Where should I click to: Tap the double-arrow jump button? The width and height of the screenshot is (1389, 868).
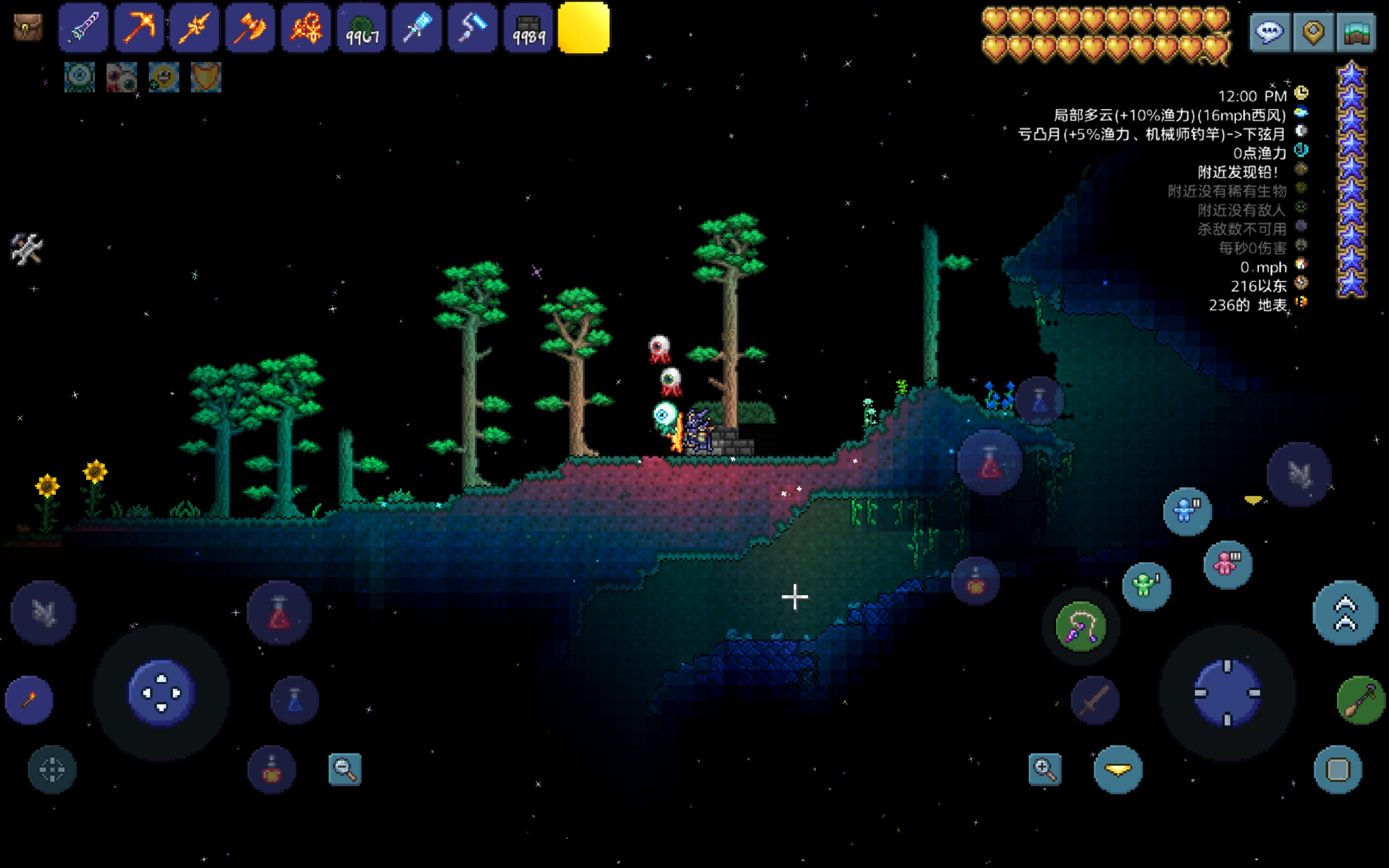pyautogui.click(x=1345, y=613)
